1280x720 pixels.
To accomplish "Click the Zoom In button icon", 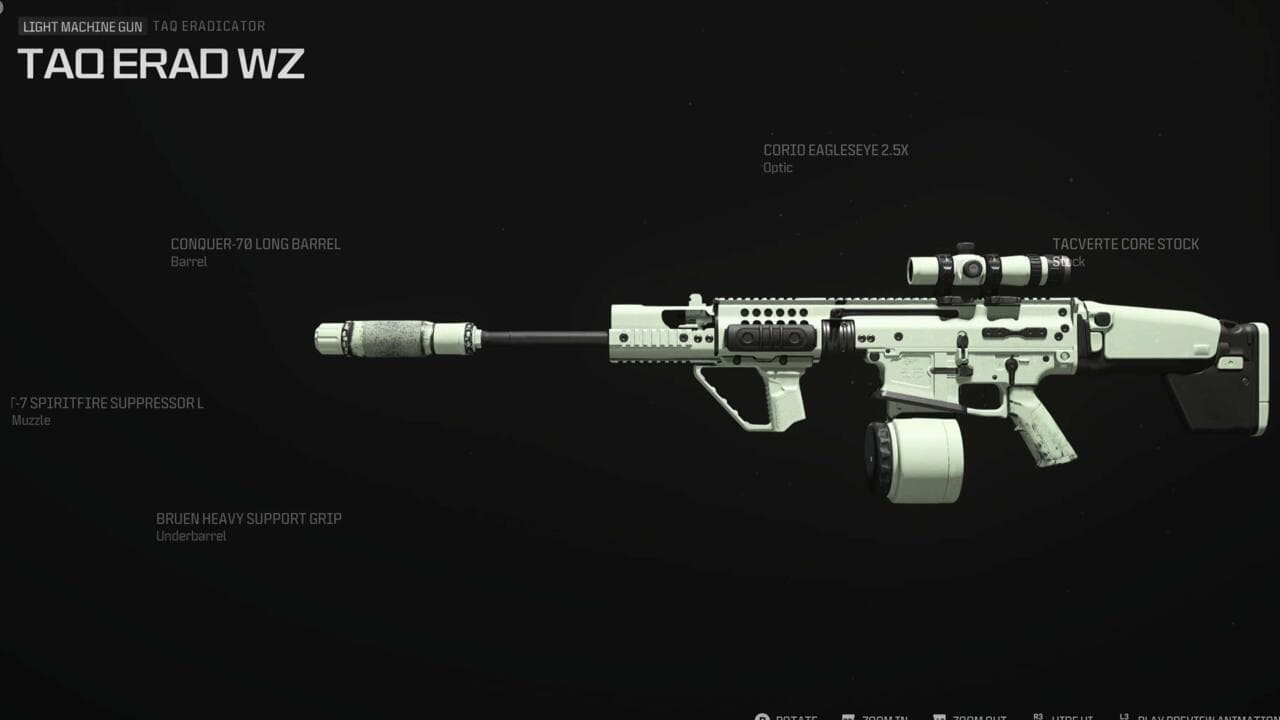I will pos(848,716).
